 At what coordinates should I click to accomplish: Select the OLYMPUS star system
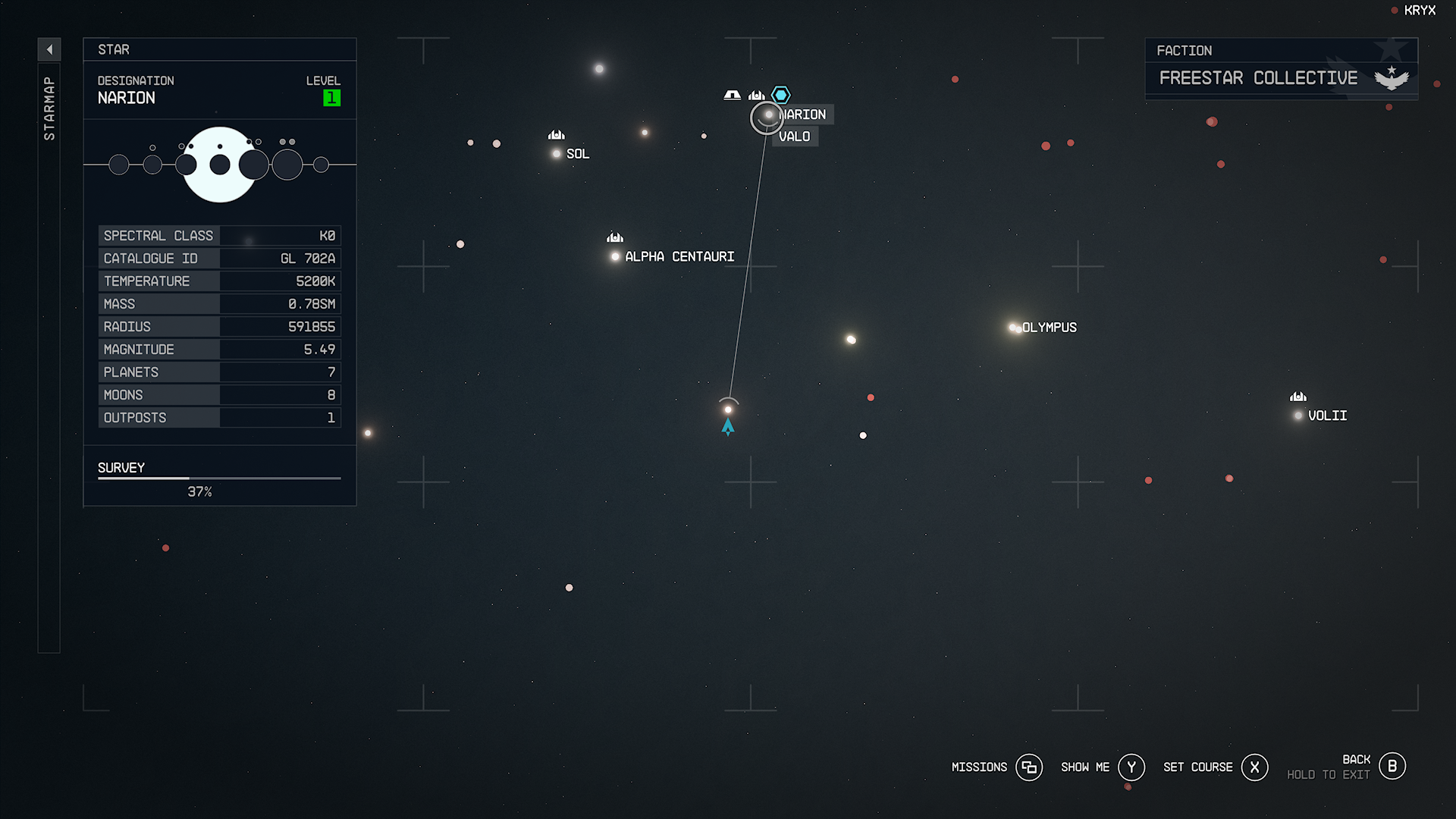pyautogui.click(x=1013, y=327)
